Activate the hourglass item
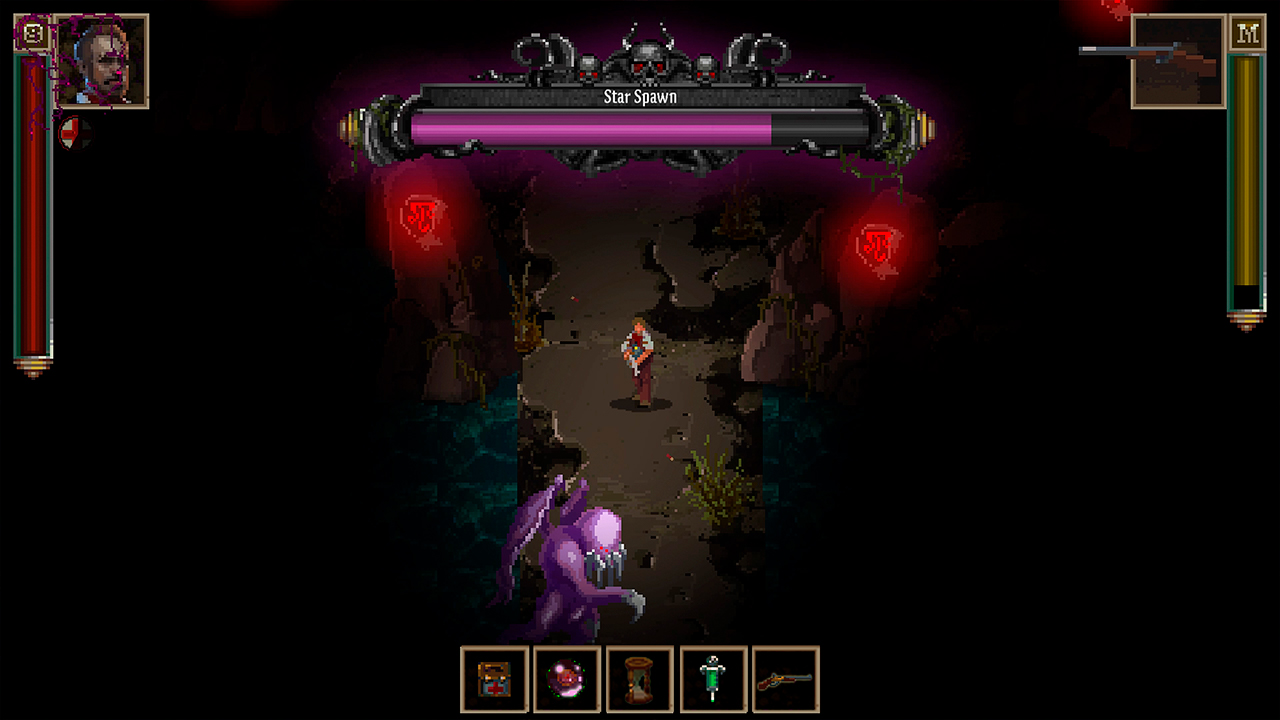 point(640,681)
